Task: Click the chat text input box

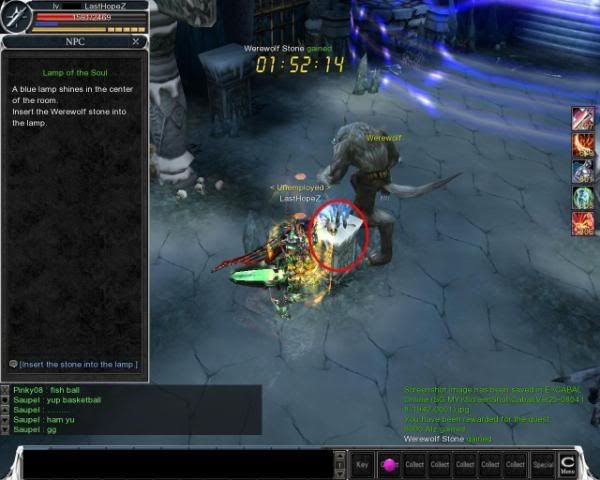Action: pos(180,464)
